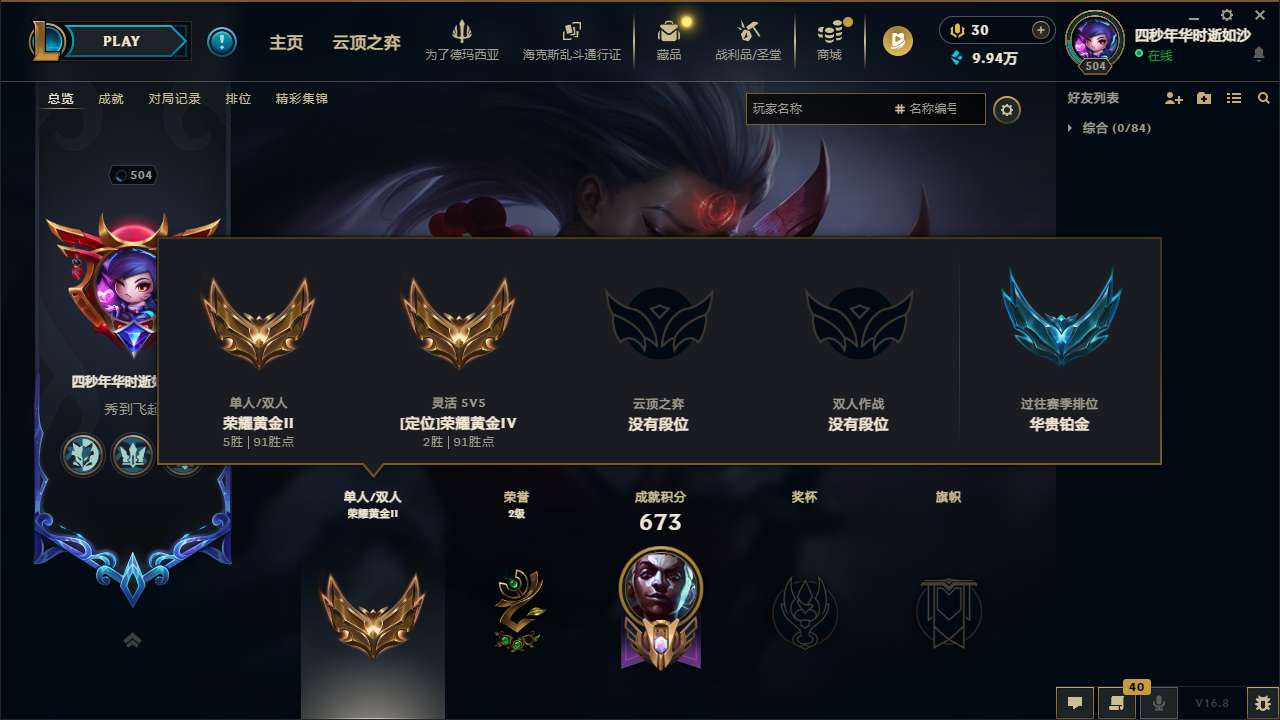Switch friend list view with the list icon
This screenshot has height=720, width=1280.
pos(1233,97)
